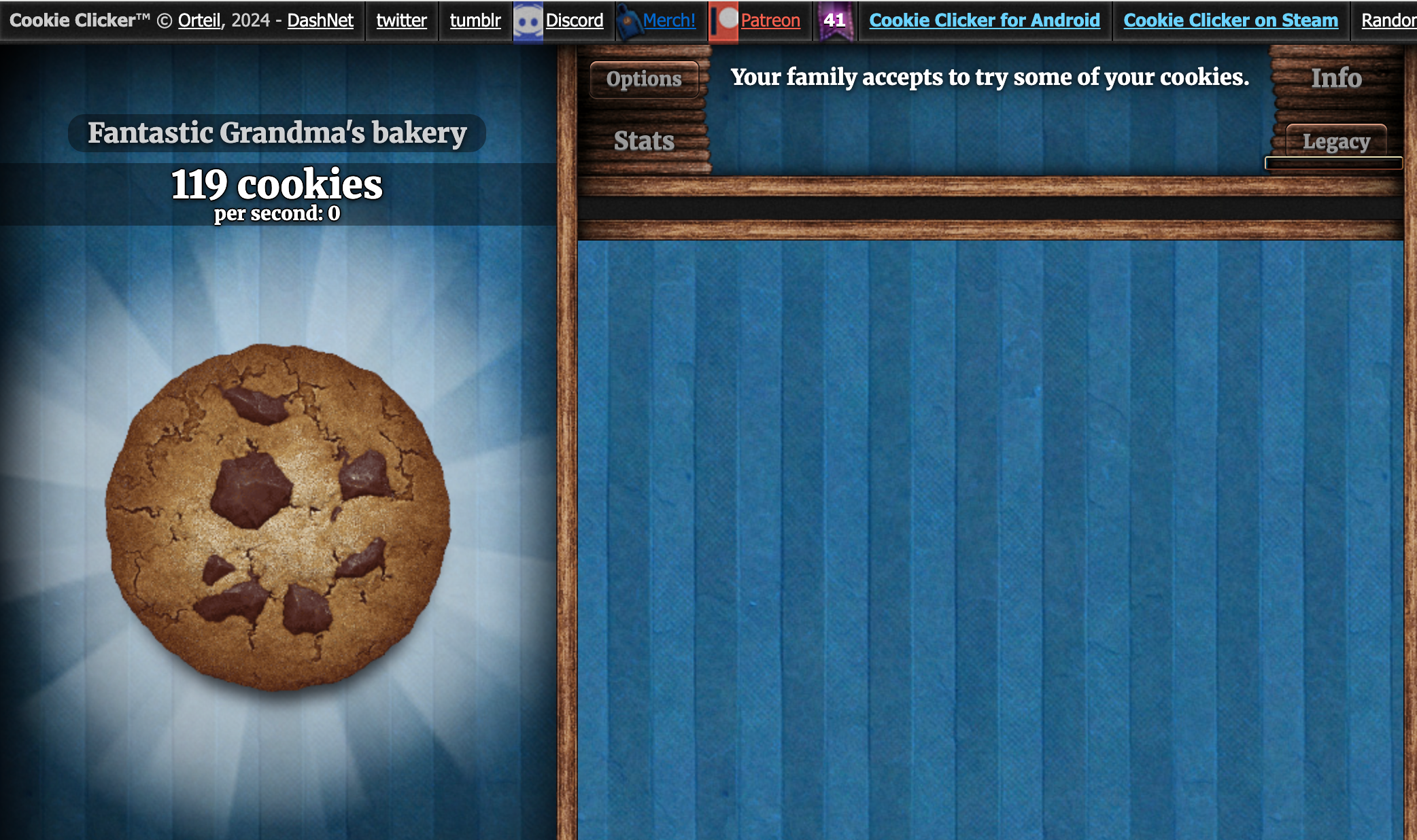
Task: Click the news ticker about your family
Action: pos(989,77)
